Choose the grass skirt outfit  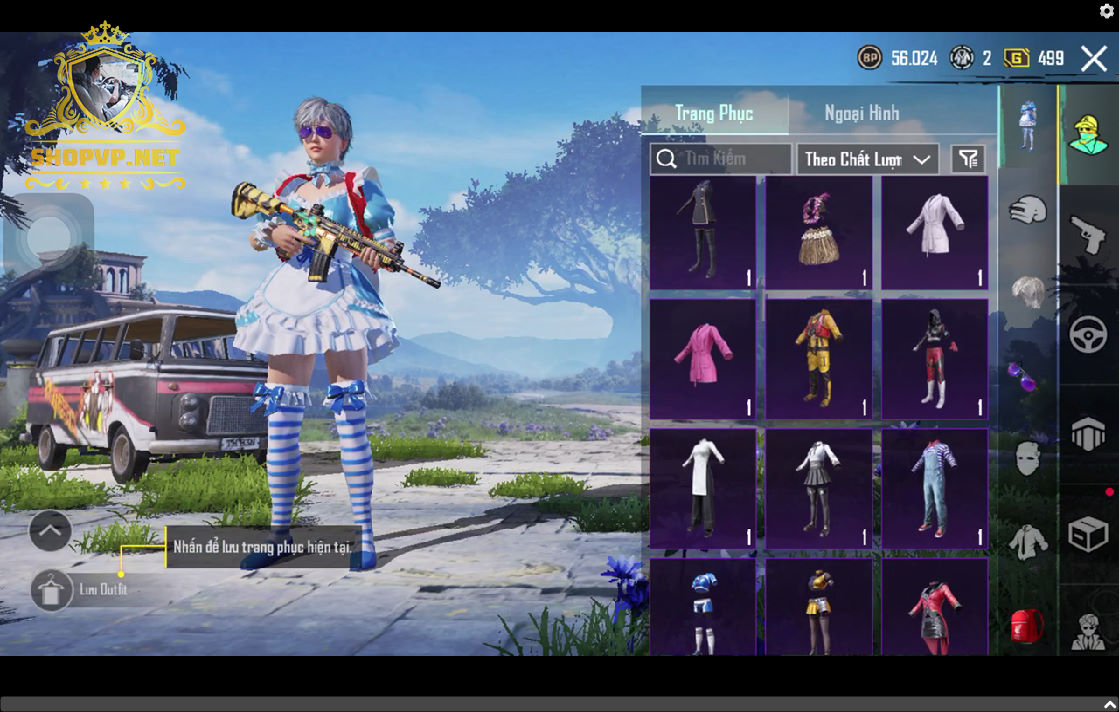tap(818, 233)
